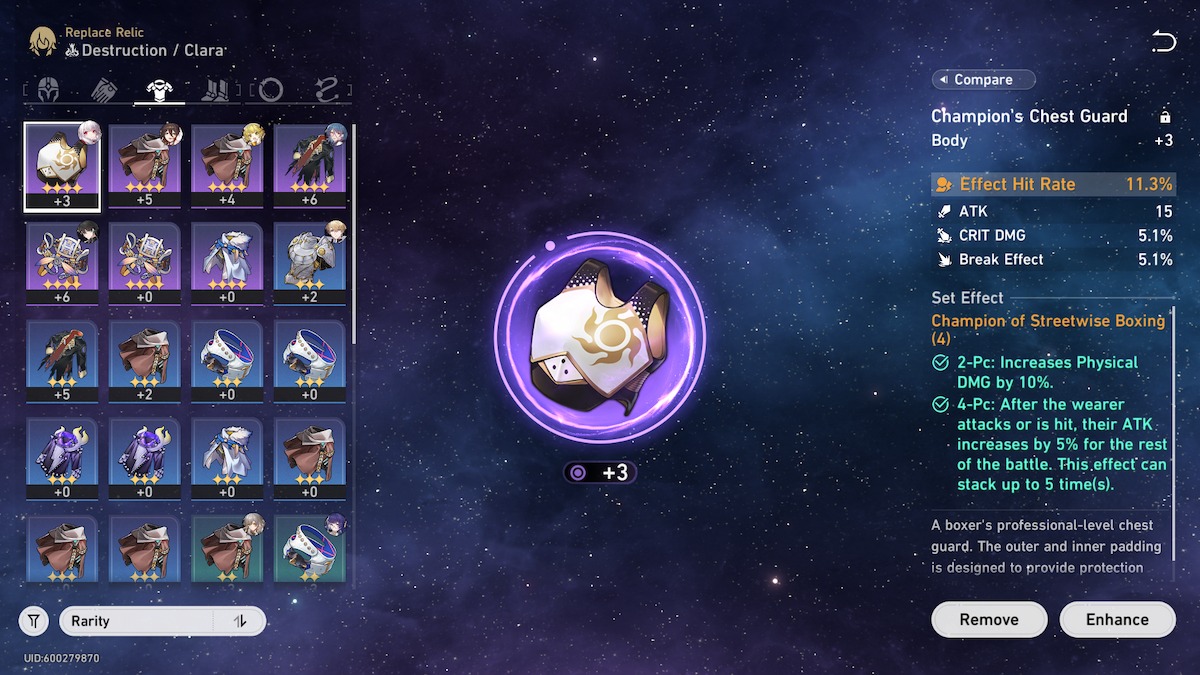
Task: Toggle the sort order arrows
Action: (x=240, y=621)
